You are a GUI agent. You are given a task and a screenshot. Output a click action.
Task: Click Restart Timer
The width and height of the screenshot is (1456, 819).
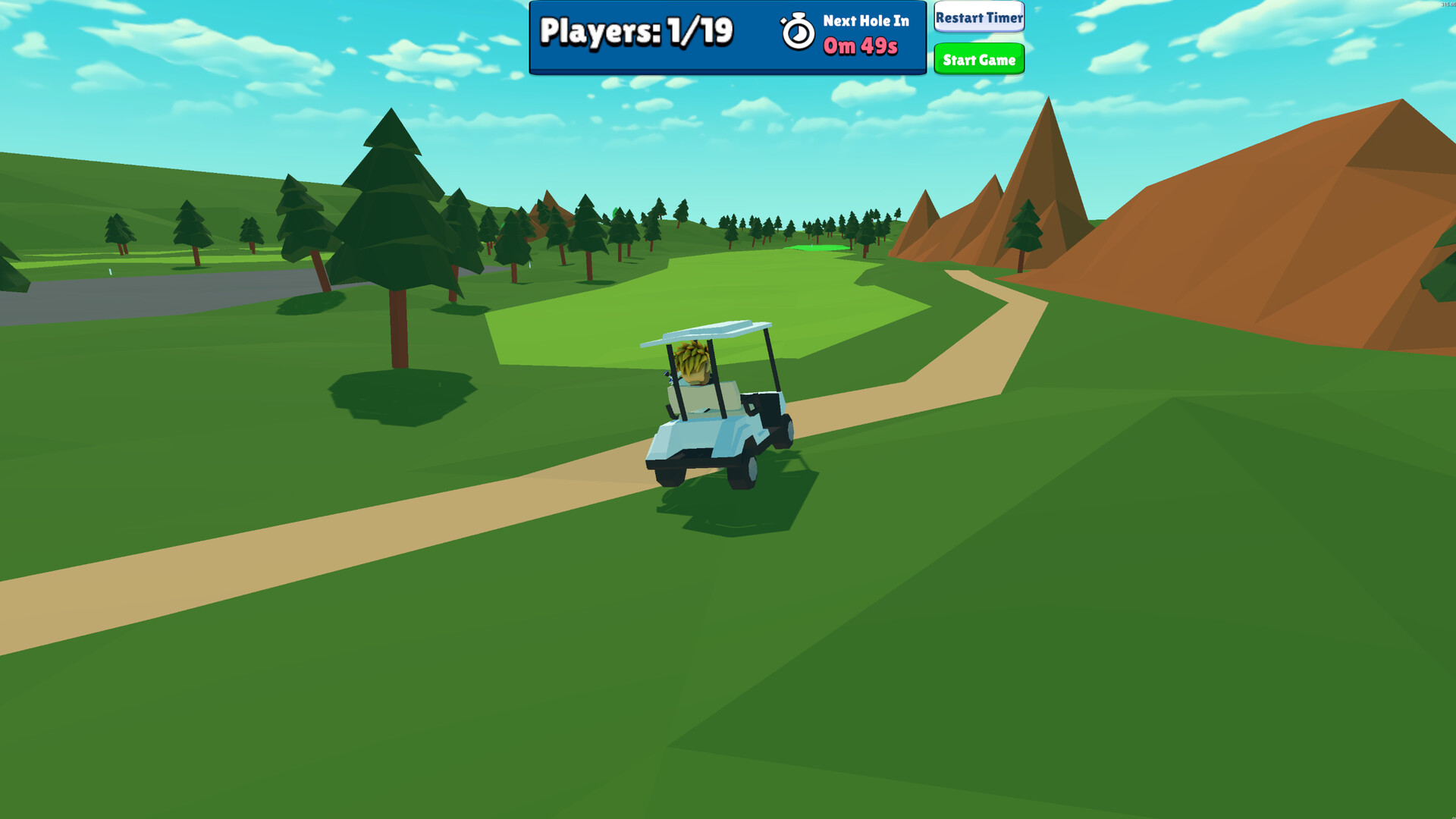[978, 17]
